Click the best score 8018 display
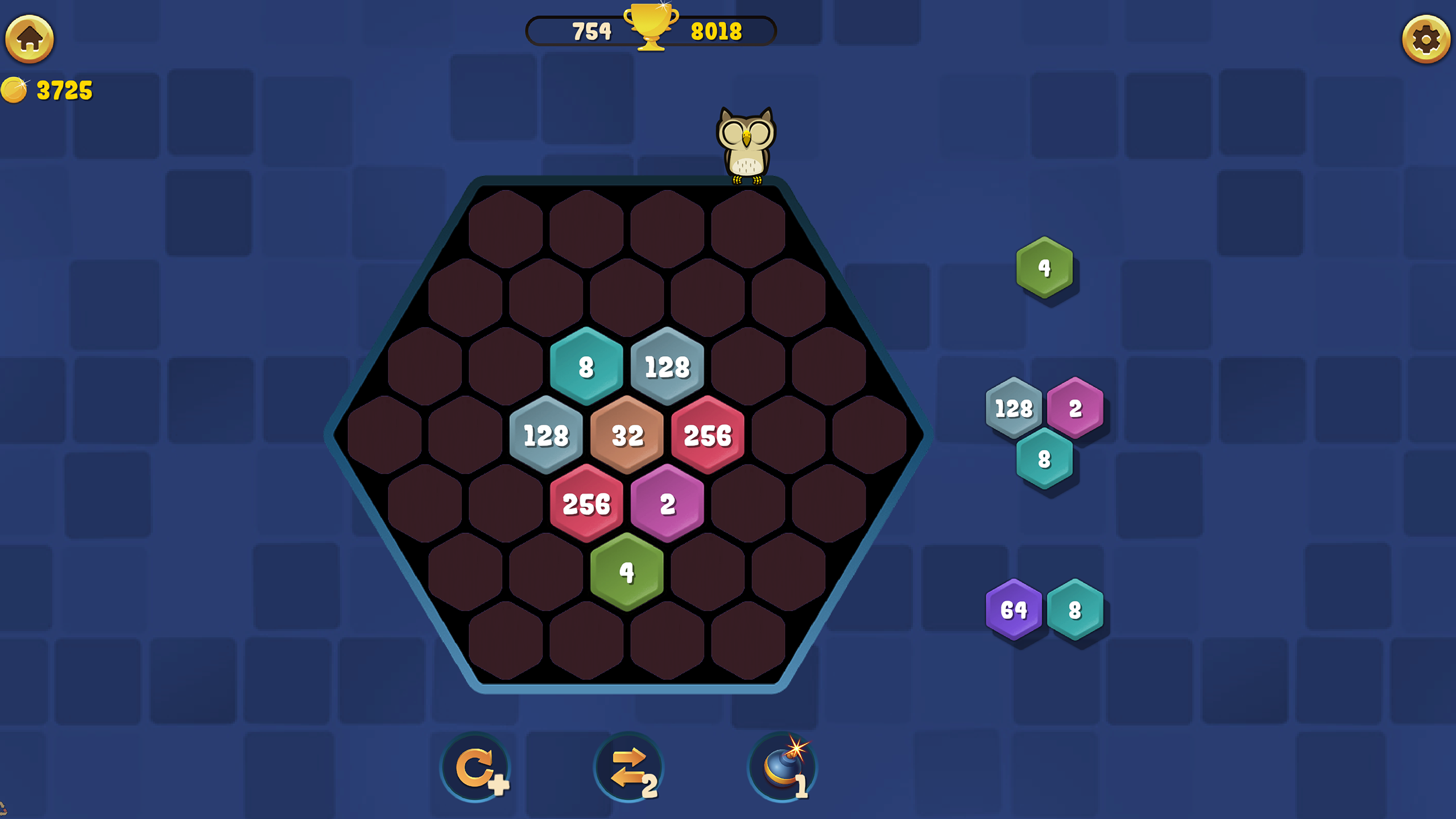This screenshot has height=819, width=1456. 715,31
